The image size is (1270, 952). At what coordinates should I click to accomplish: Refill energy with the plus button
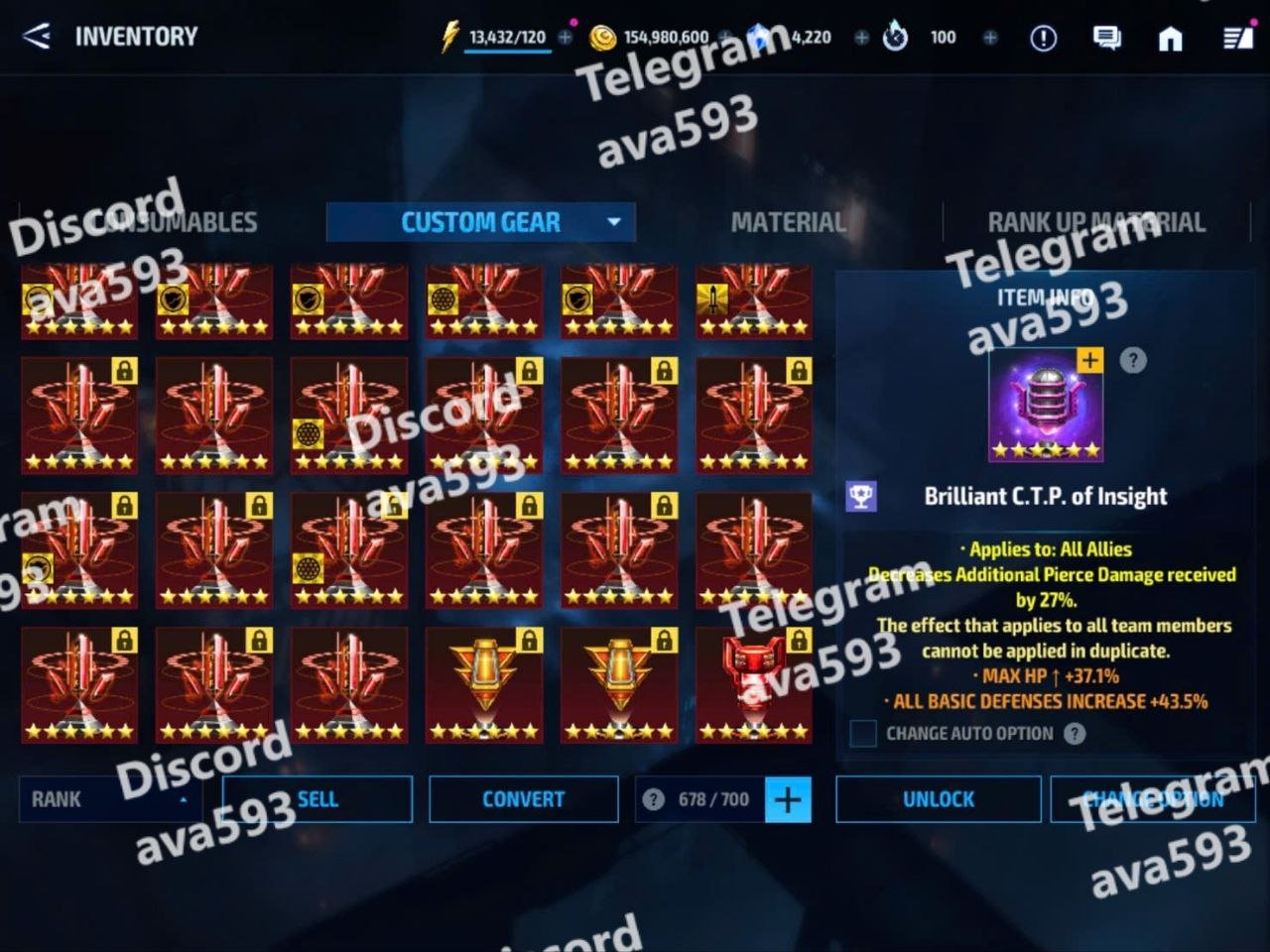pos(566,38)
